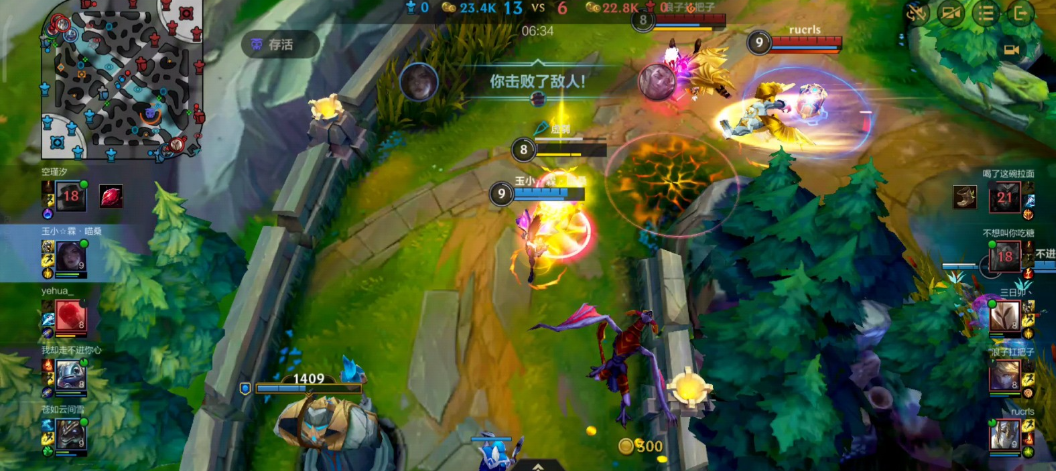
Task: Open the minimap
Action: pyautogui.click(x=122, y=80)
